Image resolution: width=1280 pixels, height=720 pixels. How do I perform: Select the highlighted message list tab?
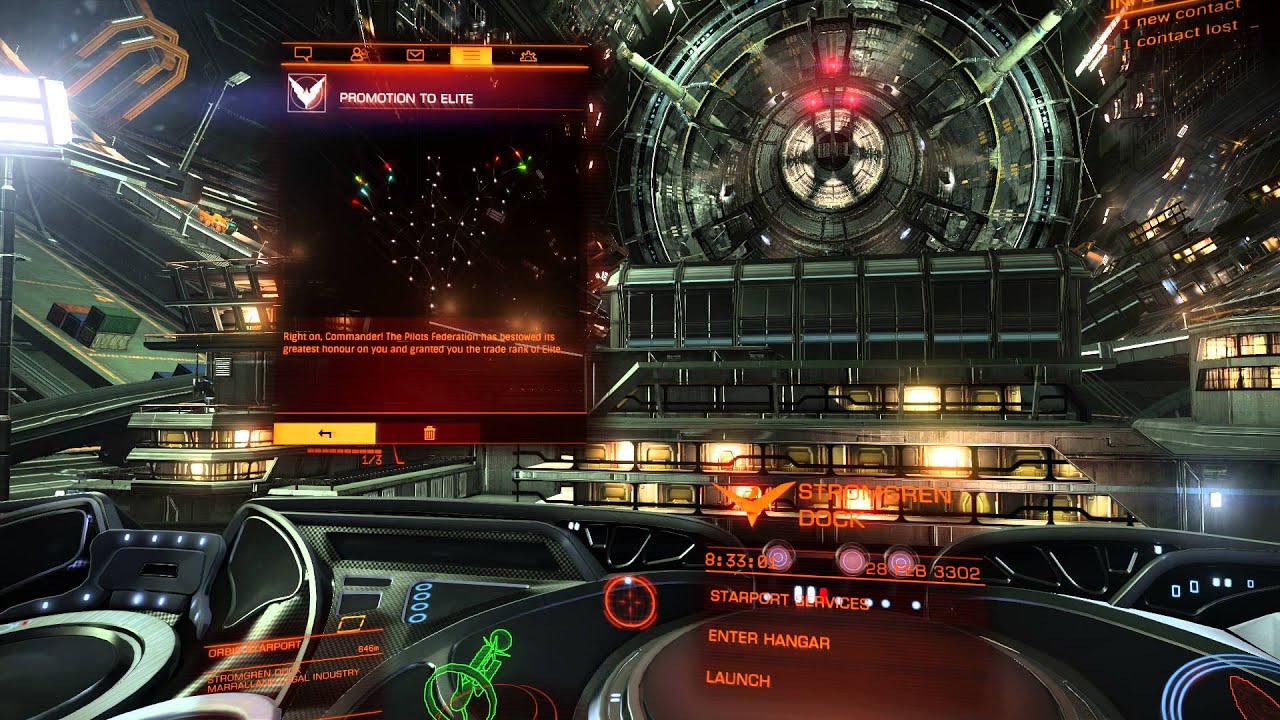point(471,55)
